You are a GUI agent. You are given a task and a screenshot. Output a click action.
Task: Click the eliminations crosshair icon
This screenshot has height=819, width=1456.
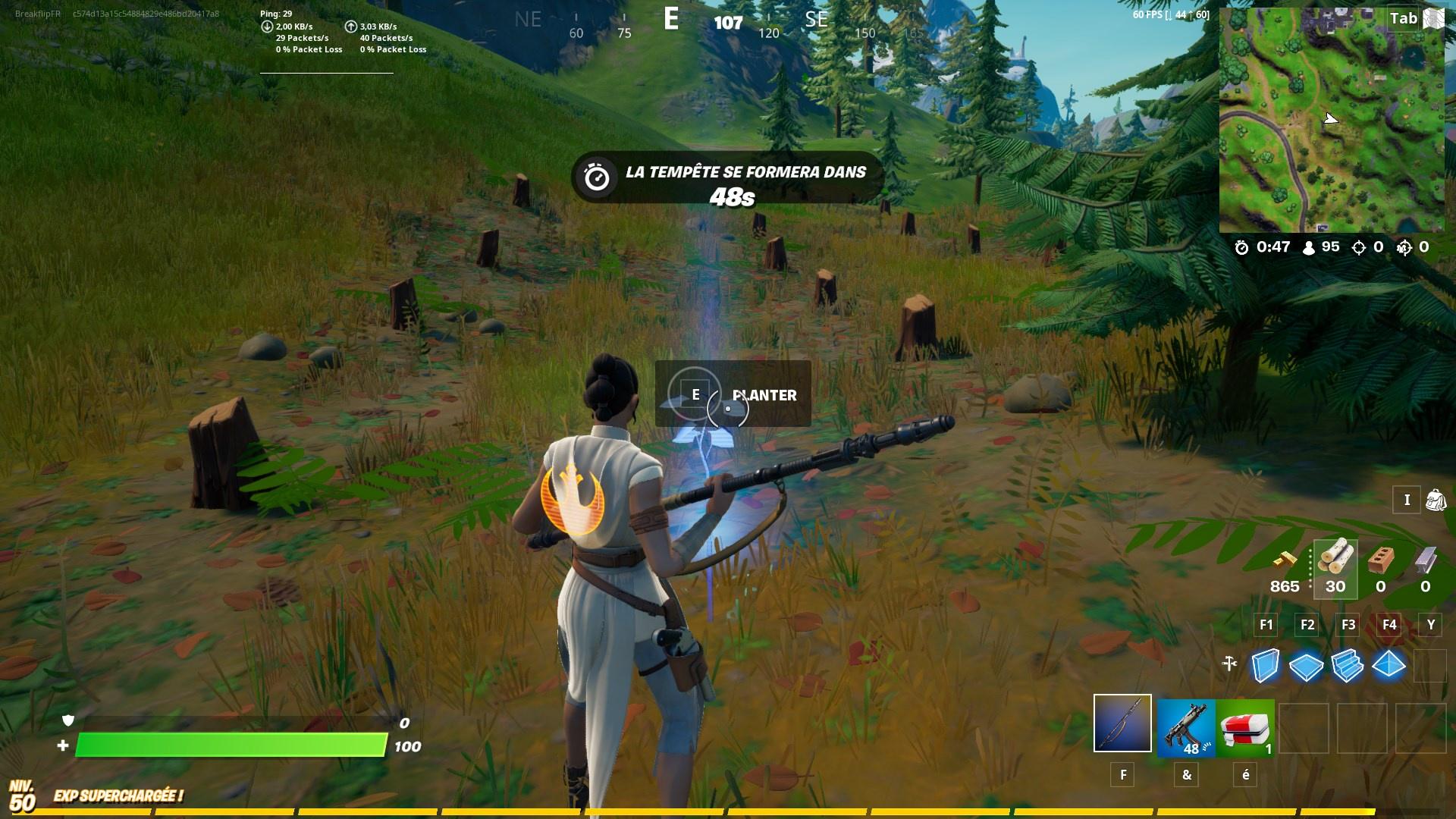point(1357,246)
